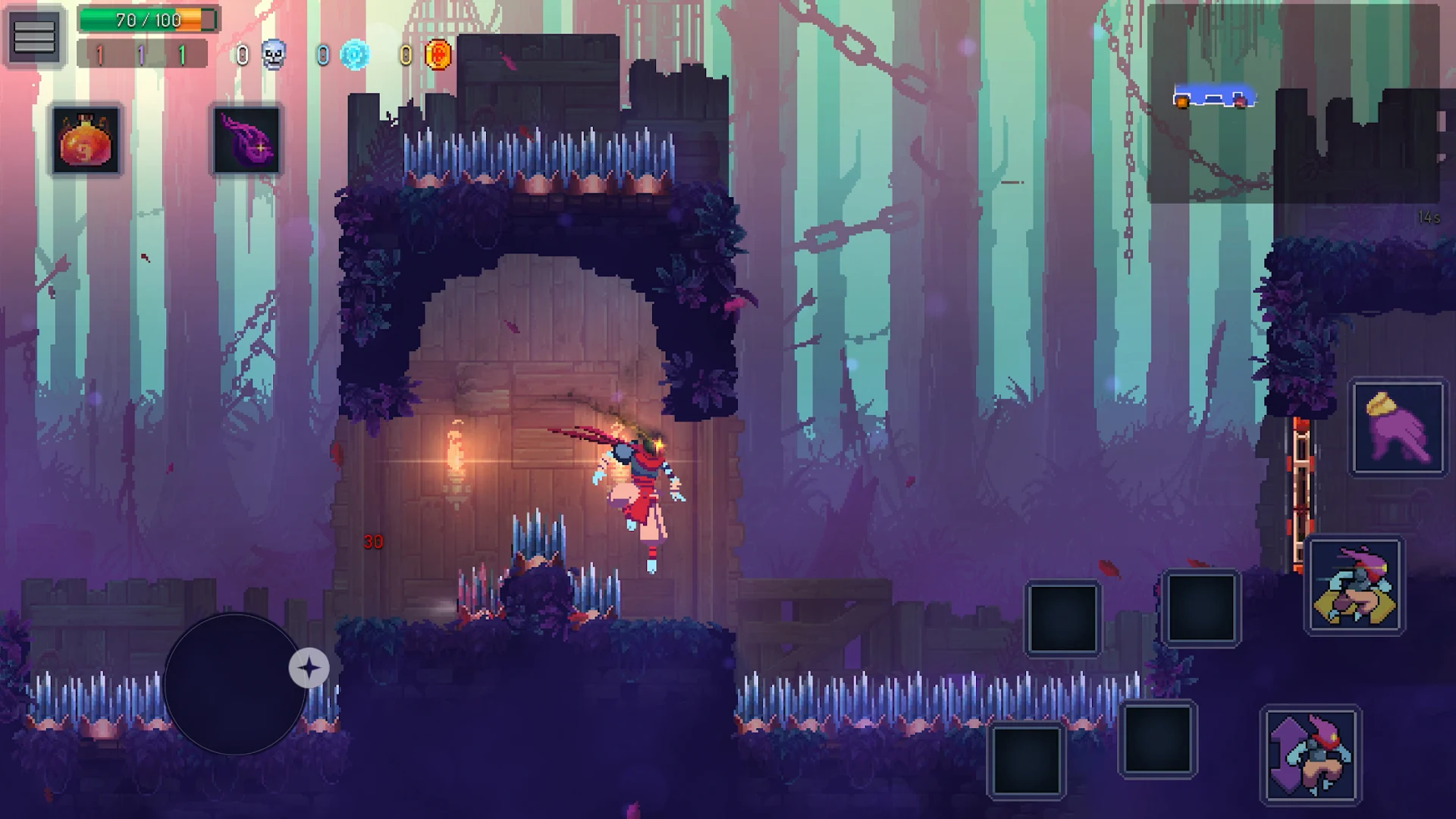
Task: Select the purple Tactics scroll counter
Action: click(x=141, y=53)
